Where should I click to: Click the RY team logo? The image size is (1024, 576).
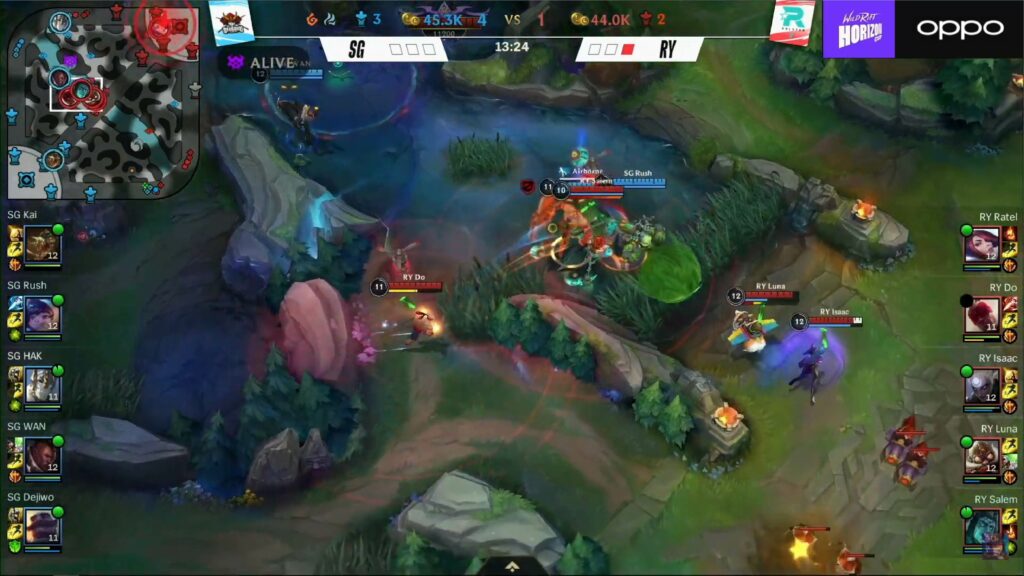[x=792, y=22]
